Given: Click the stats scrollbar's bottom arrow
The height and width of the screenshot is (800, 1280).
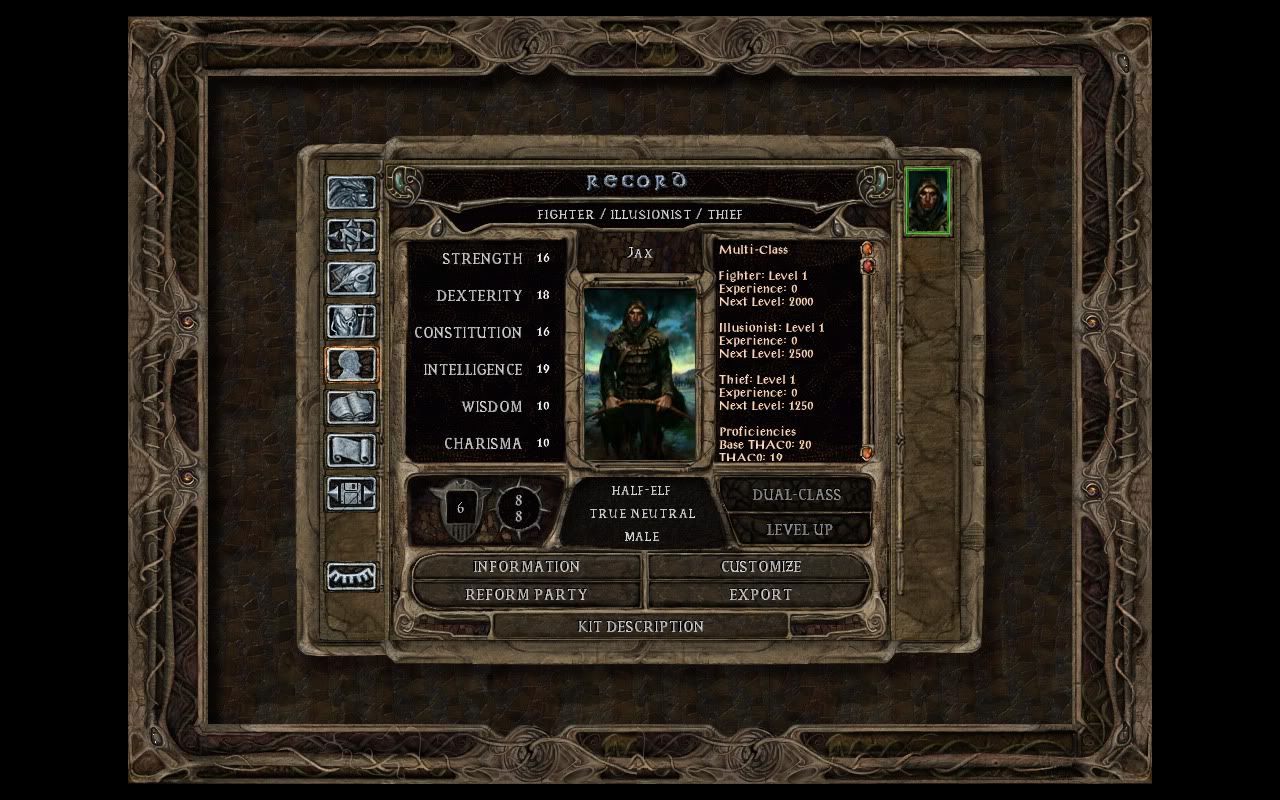Looking at the screenshot, I should coord(866,453).
